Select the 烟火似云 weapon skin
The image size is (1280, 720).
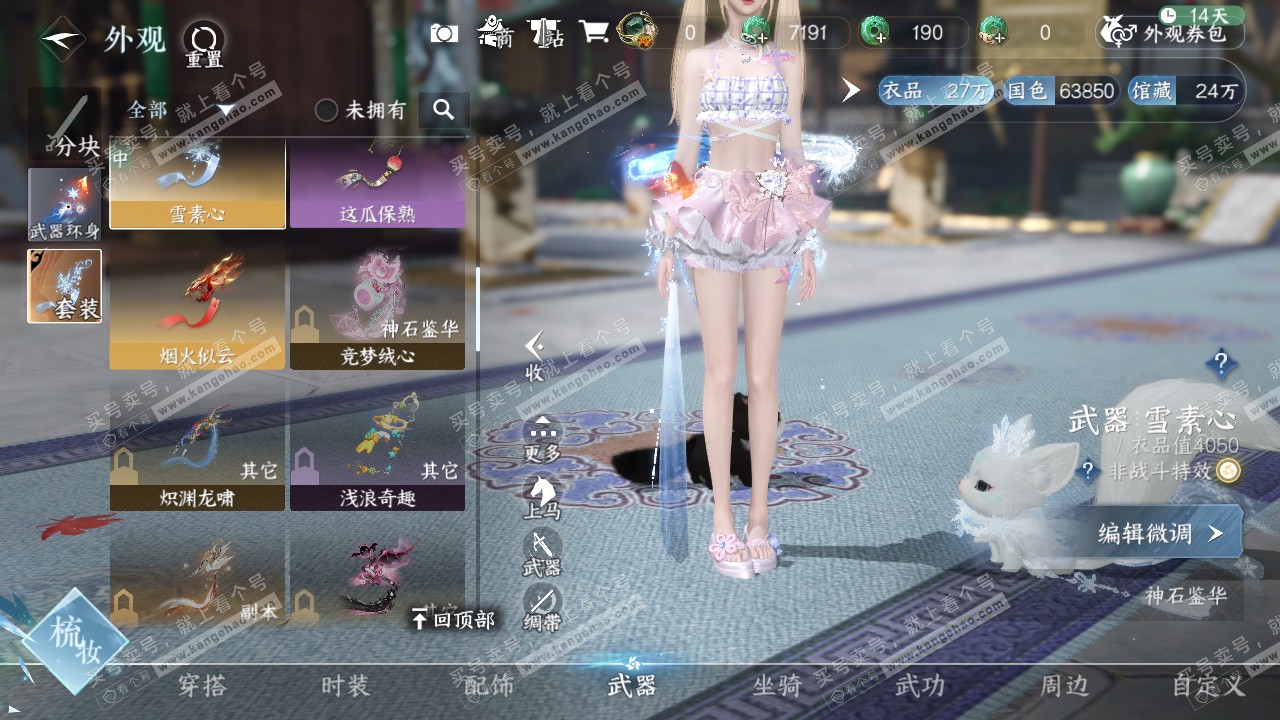pyautogui.click(x=197, y=310)
